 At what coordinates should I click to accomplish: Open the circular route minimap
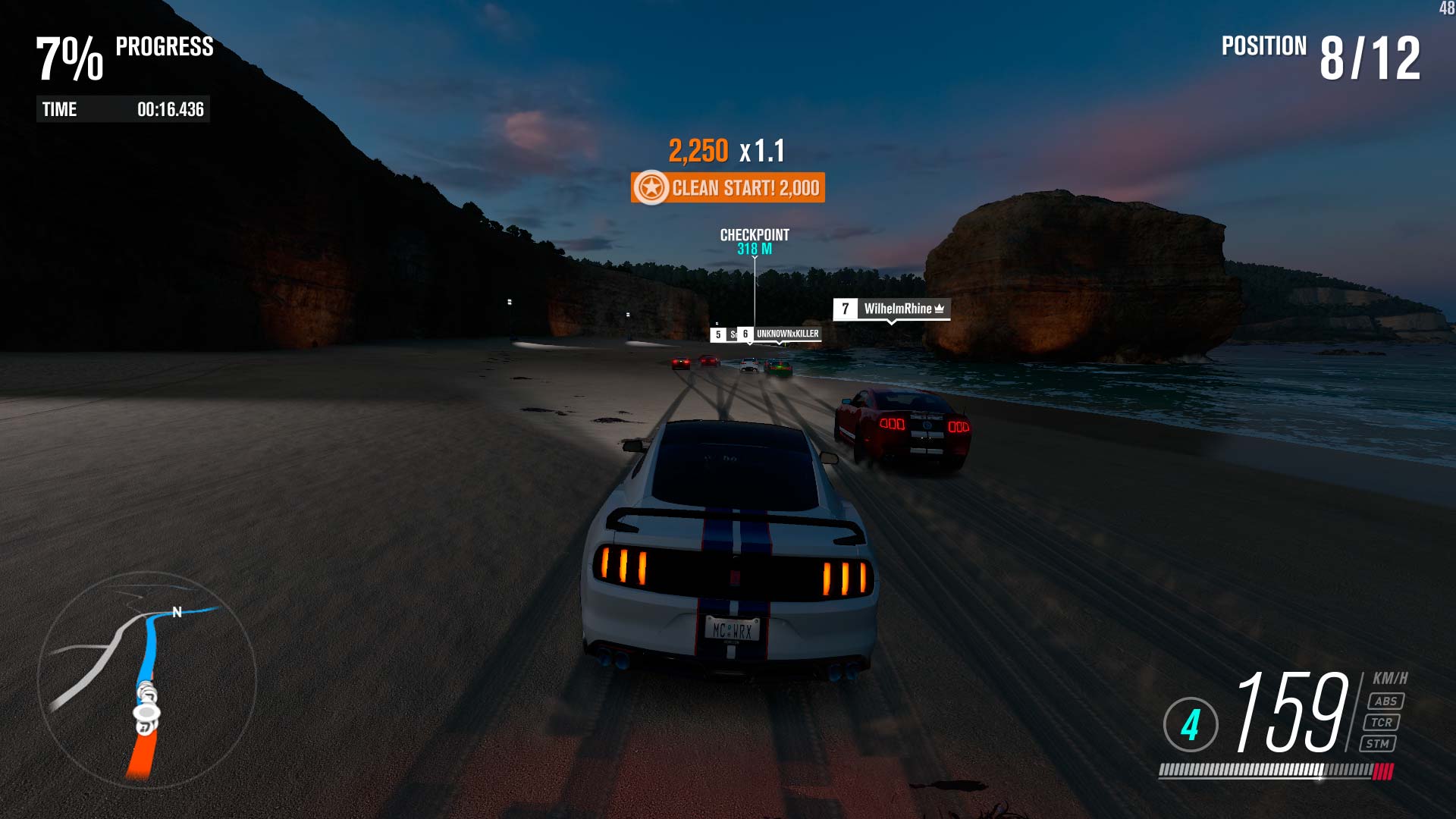[147, 680]
